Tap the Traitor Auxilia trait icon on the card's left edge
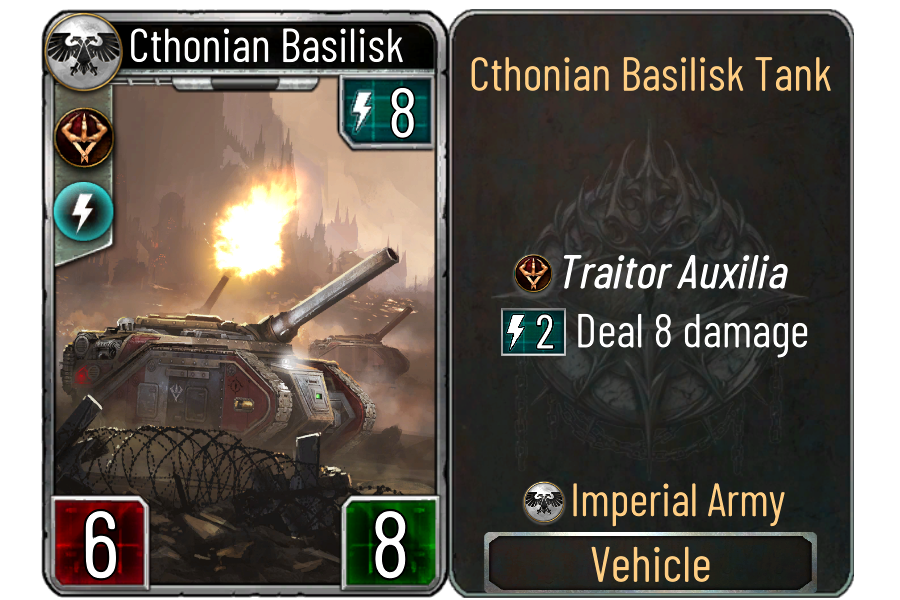900x600 pixels. (x=84, y=136)
